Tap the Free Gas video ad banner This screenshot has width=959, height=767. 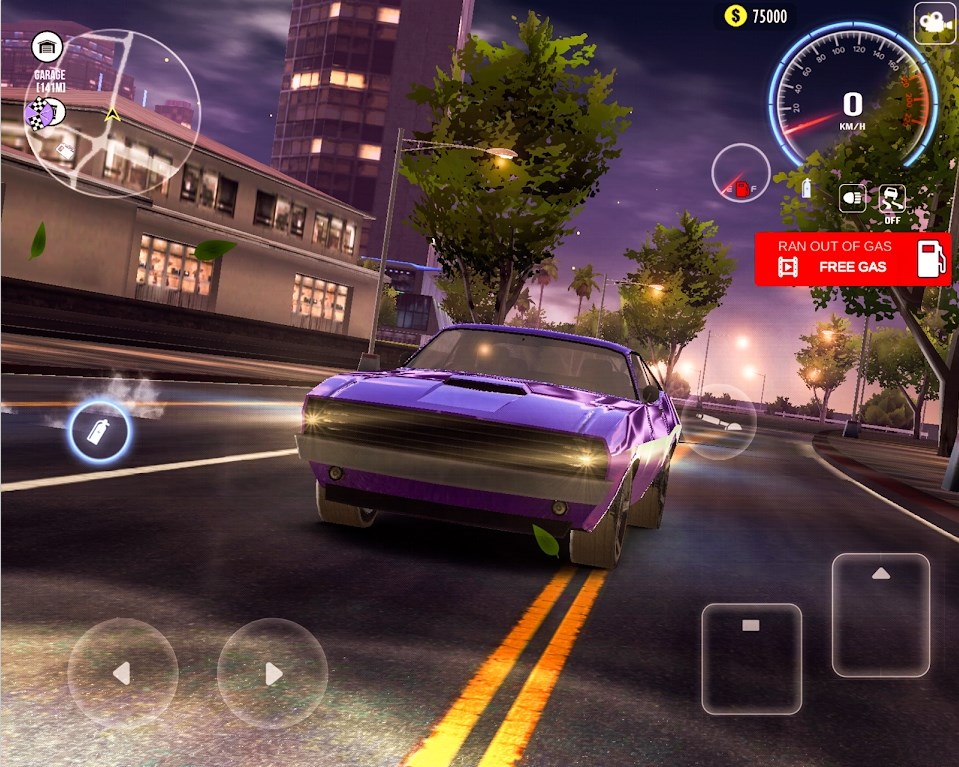(x=852, y=259)
